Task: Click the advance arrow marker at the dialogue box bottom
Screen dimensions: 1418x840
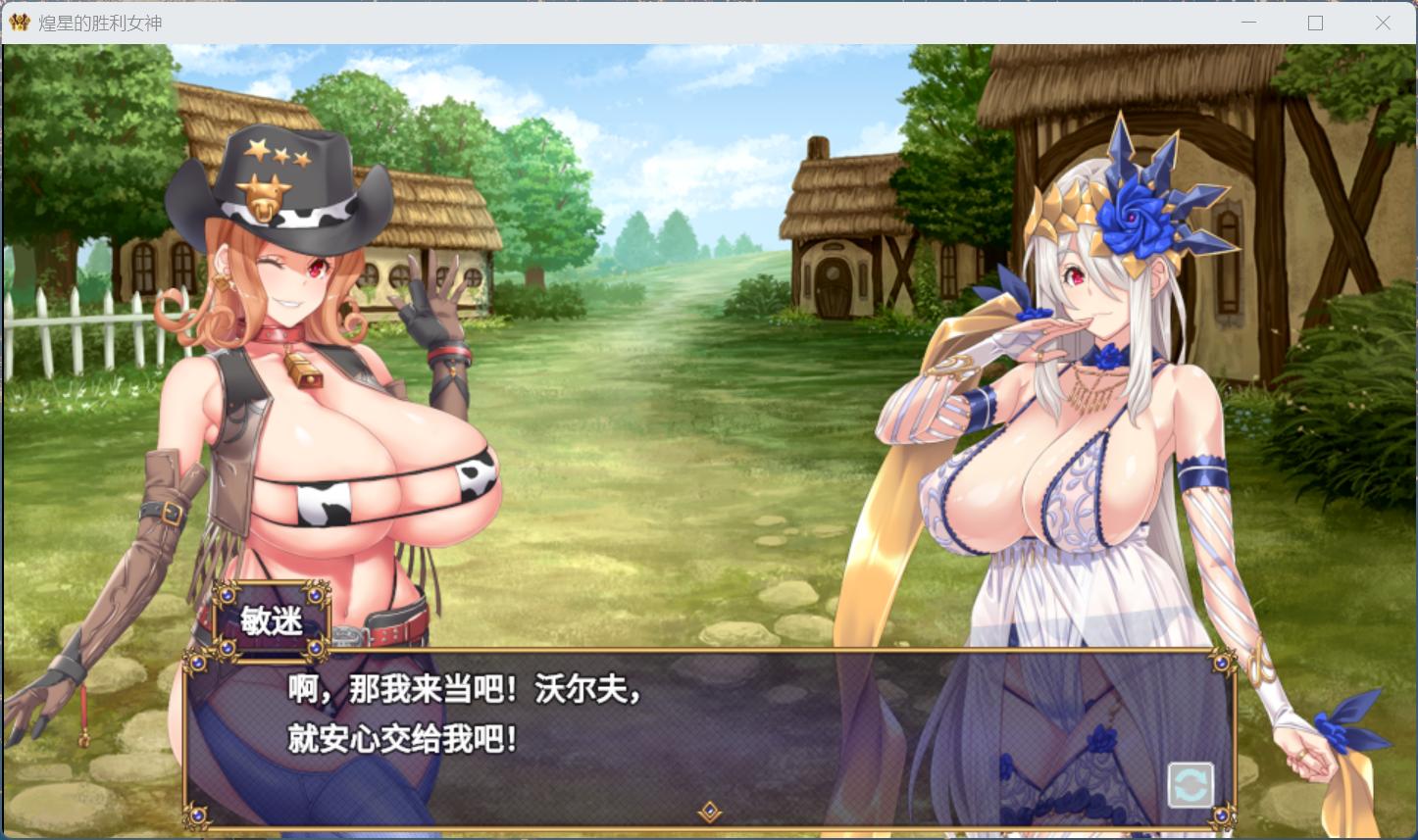Action: (x=710, y=814)
